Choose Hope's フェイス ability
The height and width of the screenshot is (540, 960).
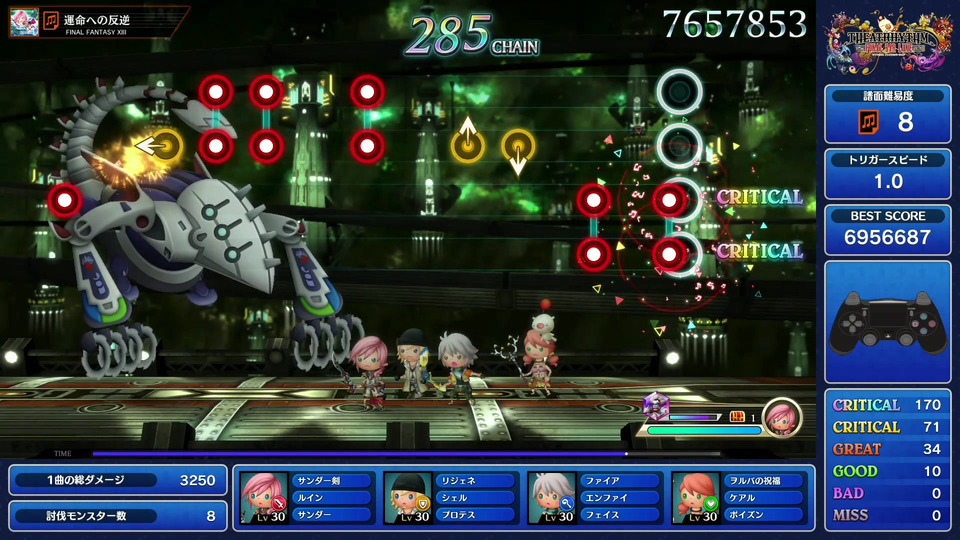point(620,515)
